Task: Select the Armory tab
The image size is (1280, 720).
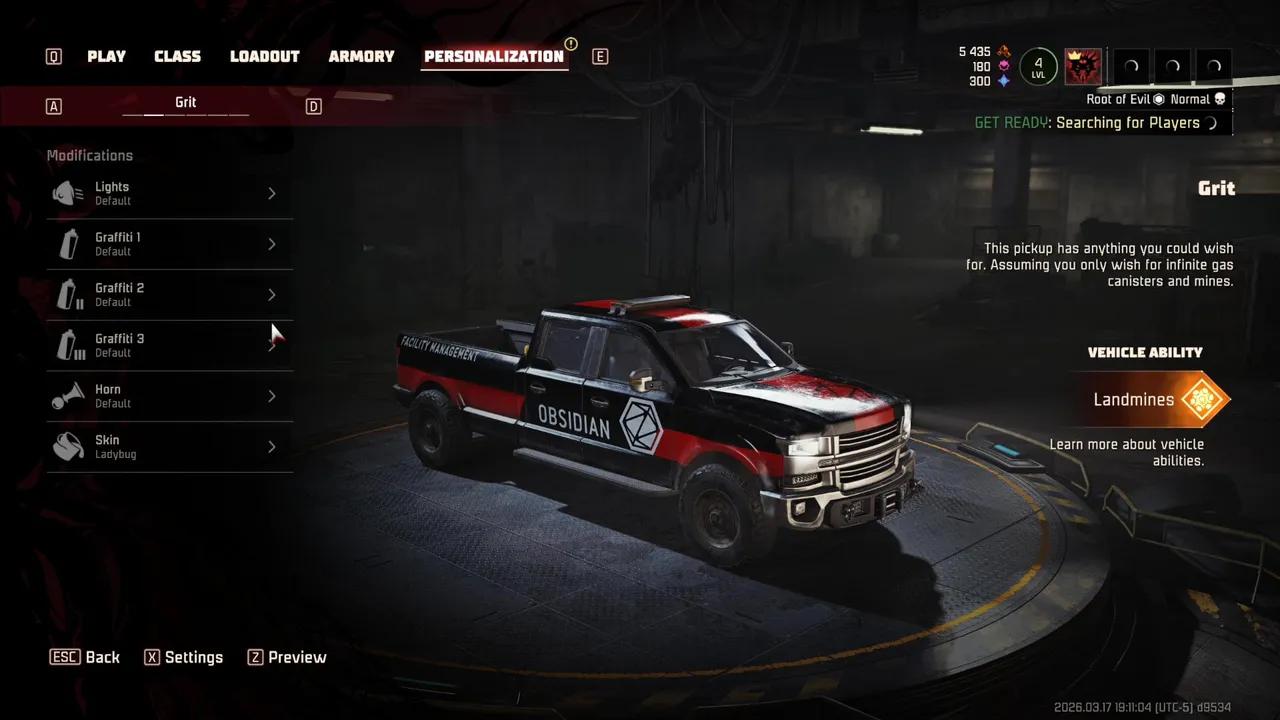Action: 361,57
